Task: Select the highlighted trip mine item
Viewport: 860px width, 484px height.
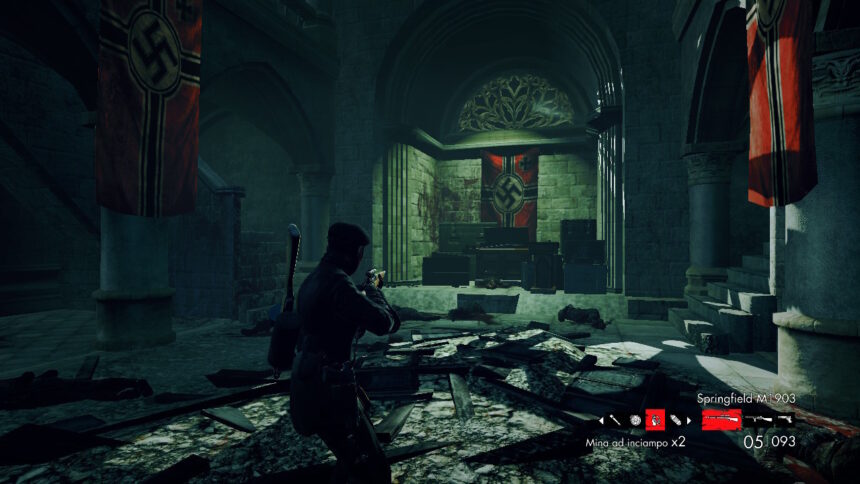Action: coord(655,420)
